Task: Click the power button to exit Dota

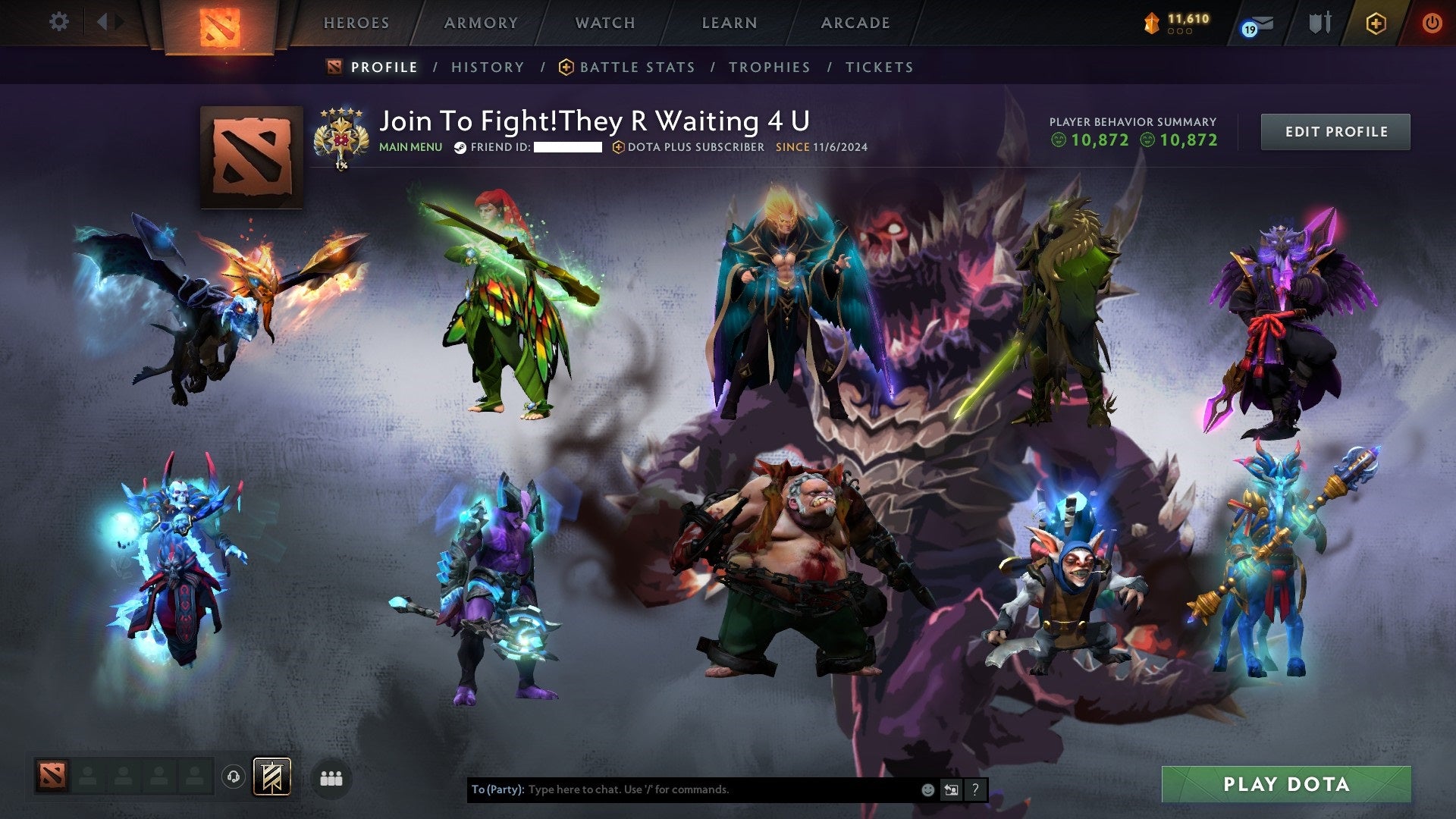Action: click(x=1432, y=23)
